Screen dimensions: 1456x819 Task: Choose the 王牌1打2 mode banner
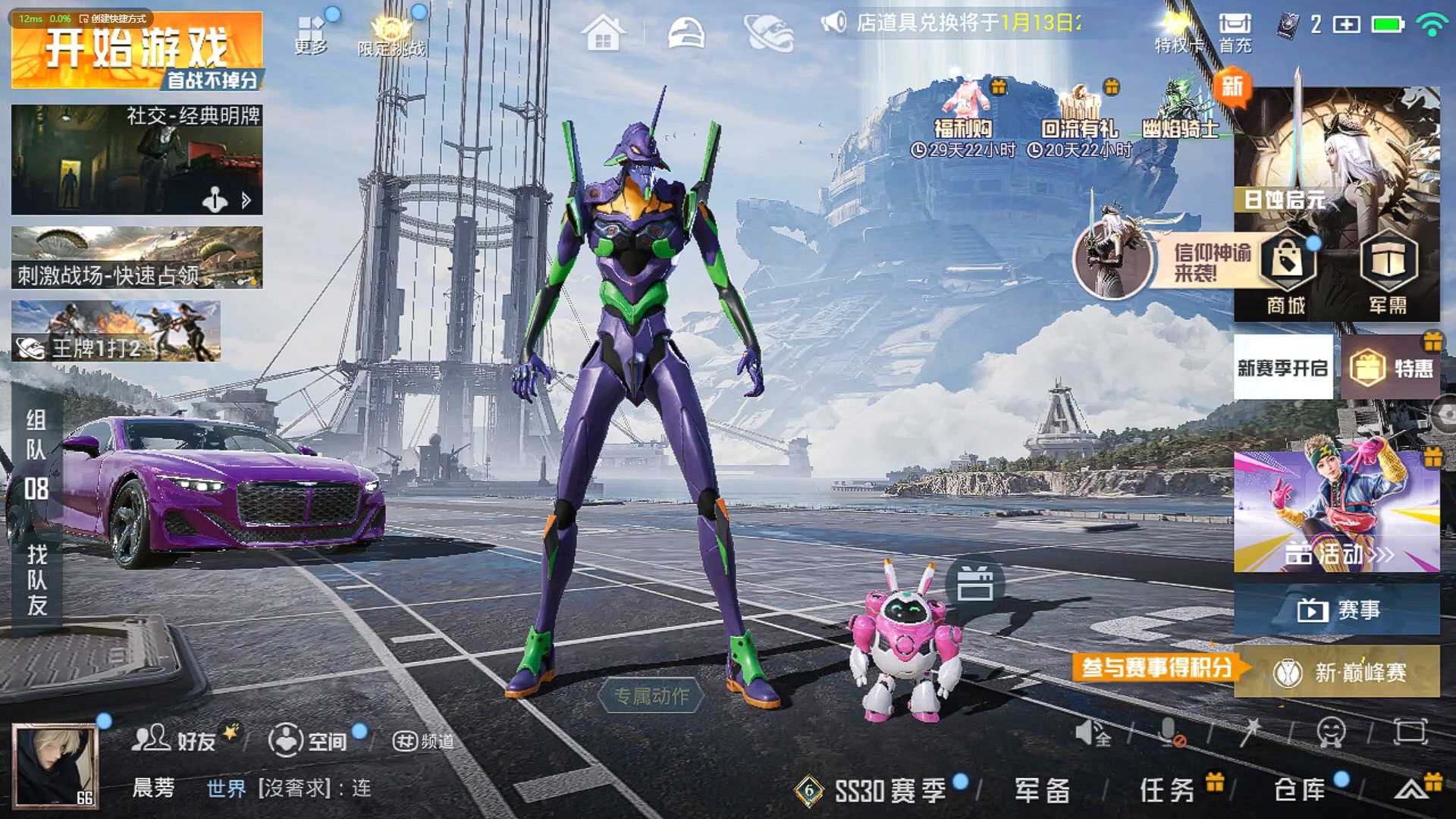coord(115,331)
